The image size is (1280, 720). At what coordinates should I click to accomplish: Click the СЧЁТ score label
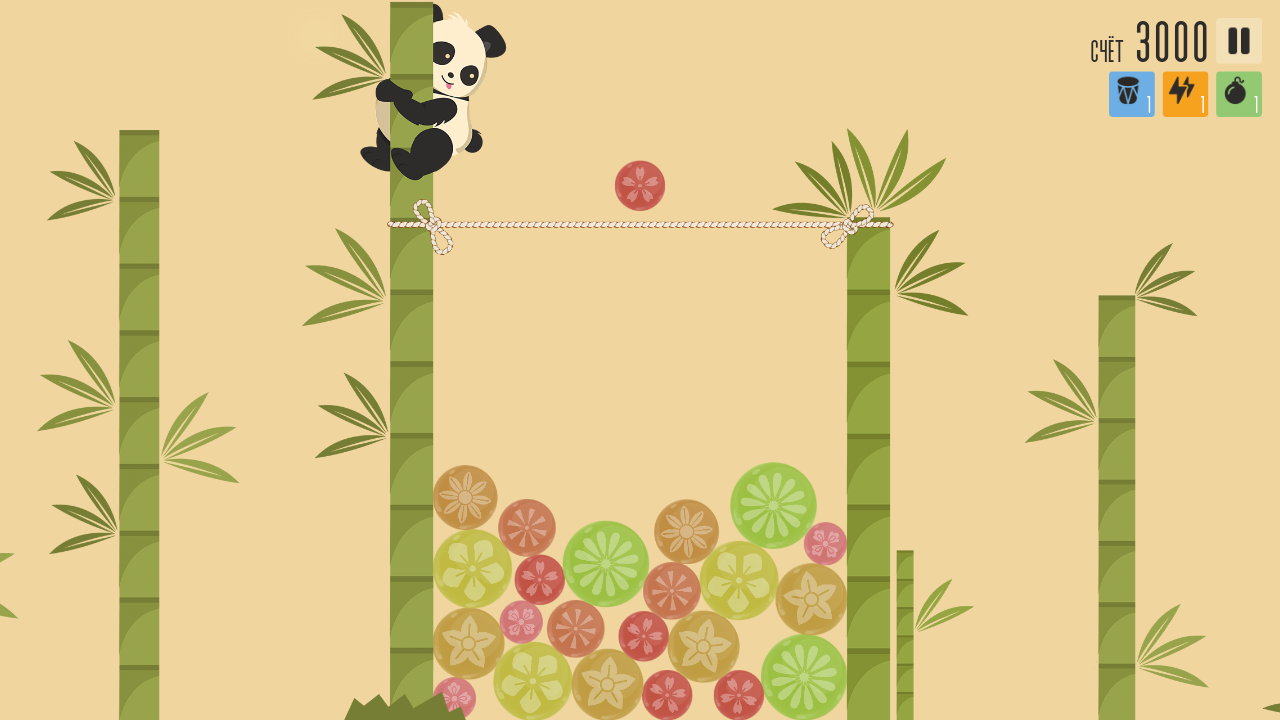[x=1105, y=48]
